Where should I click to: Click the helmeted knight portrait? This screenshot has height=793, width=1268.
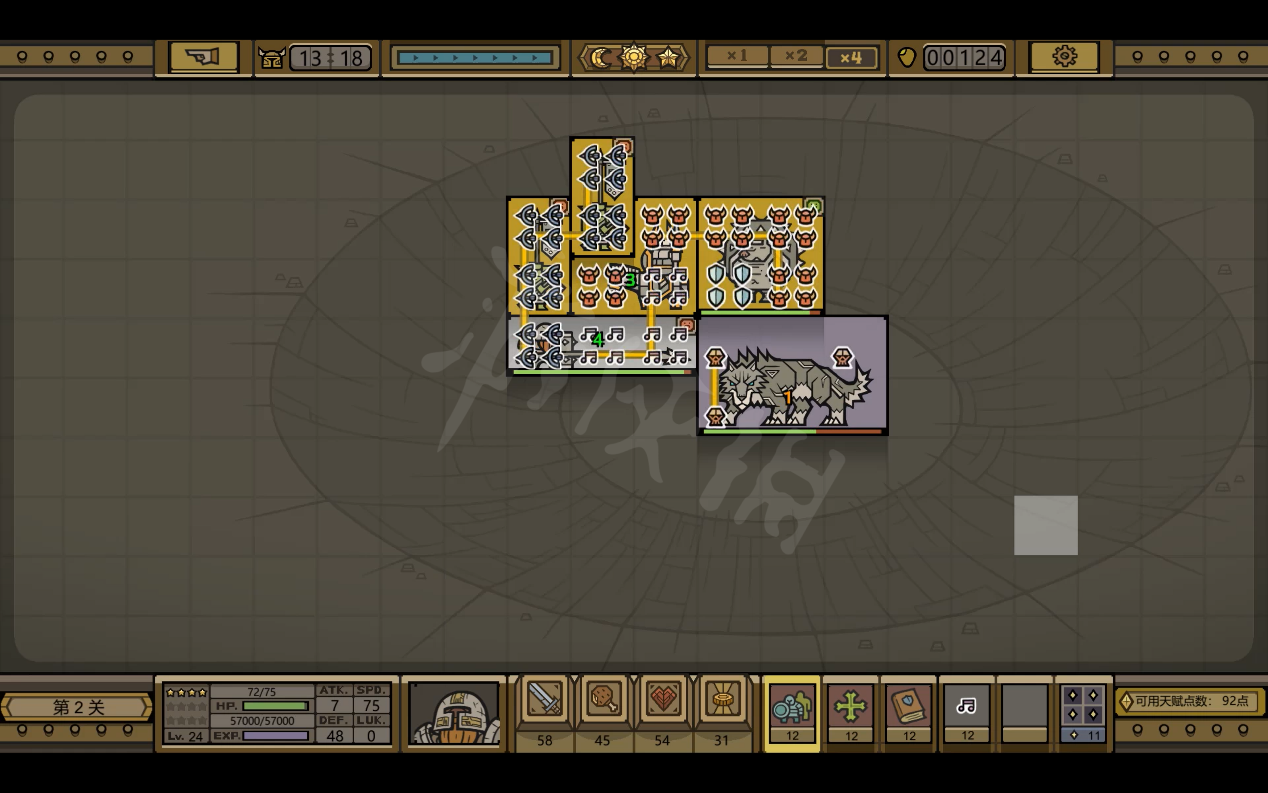tap(454, 713)
